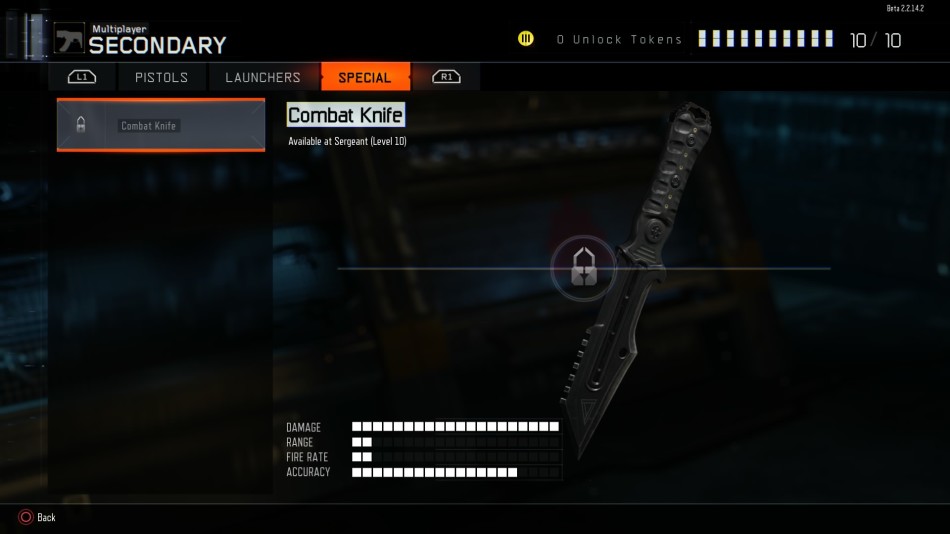Select the Special tab
The image size is (950, 534).
pos(365,77)
